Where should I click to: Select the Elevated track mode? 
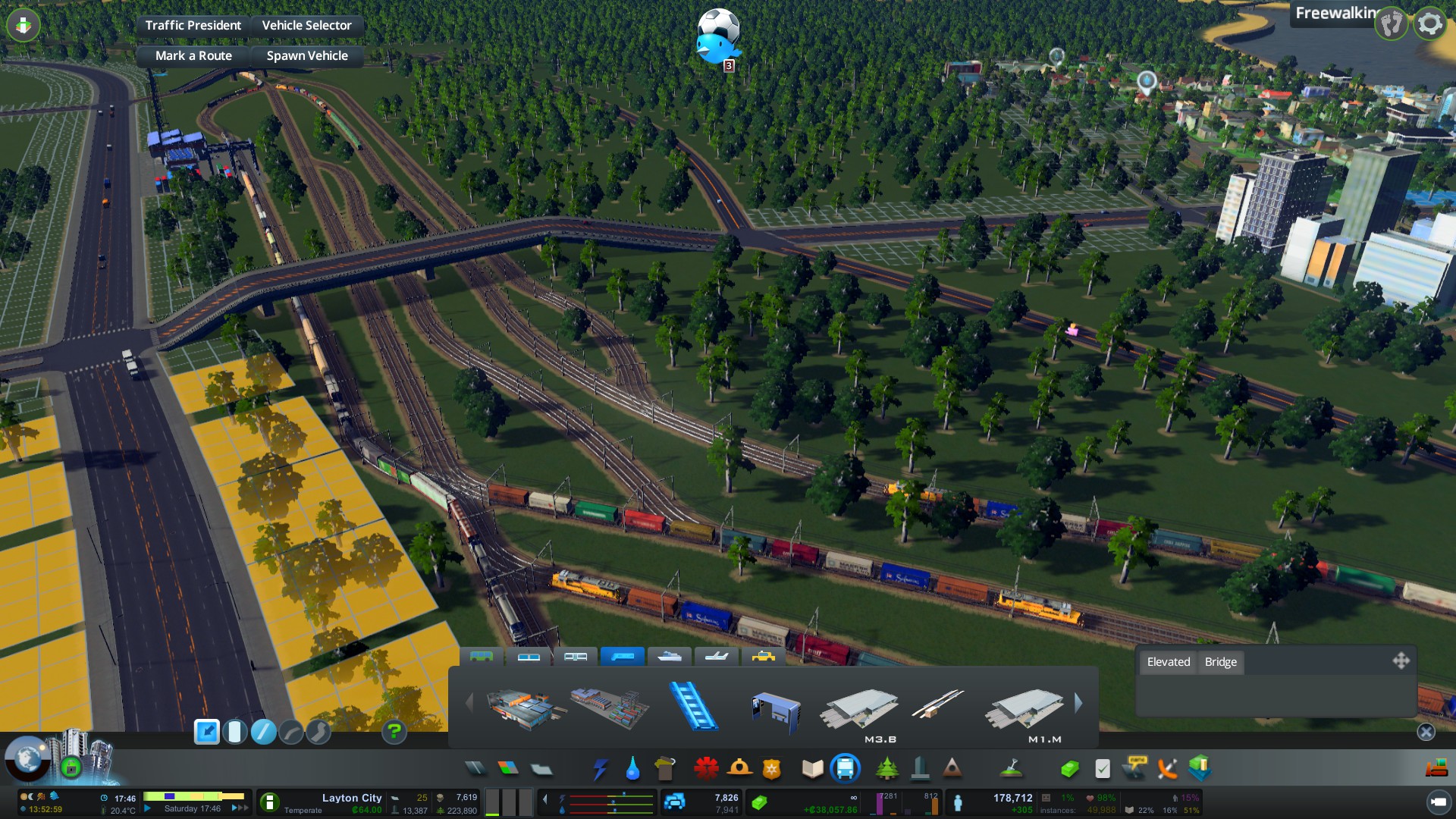[x=1168, y=662]
